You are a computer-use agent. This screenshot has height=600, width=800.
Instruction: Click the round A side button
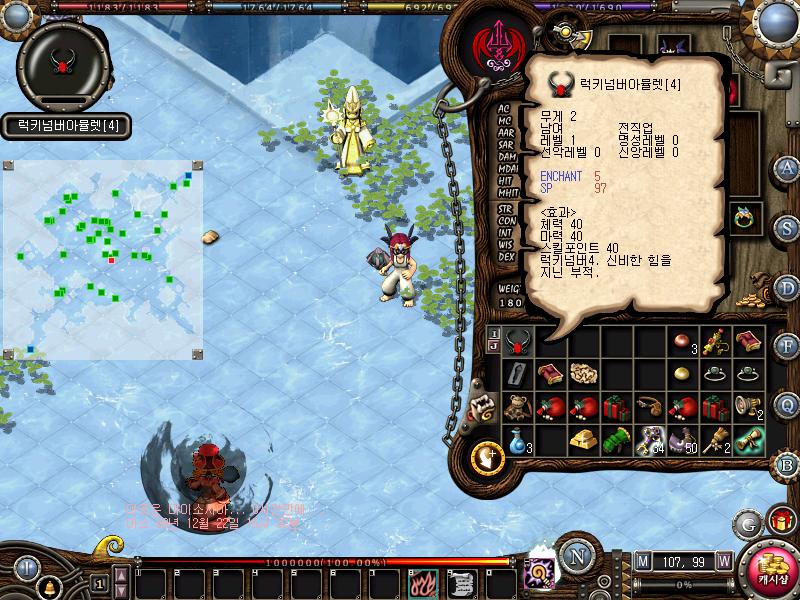(x=787, y=167)
